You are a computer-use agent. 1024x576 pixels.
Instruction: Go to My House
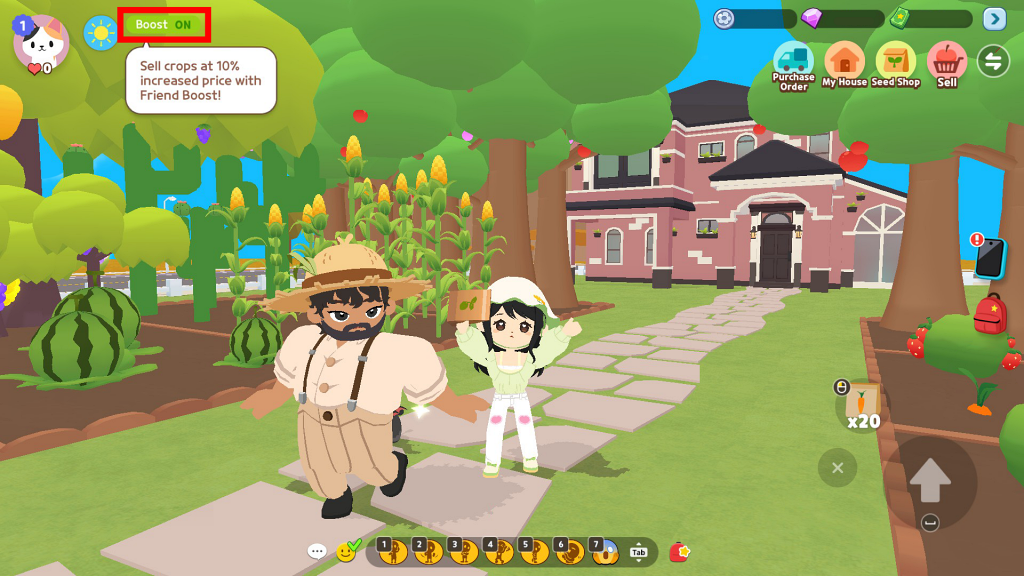click(844, 62)
